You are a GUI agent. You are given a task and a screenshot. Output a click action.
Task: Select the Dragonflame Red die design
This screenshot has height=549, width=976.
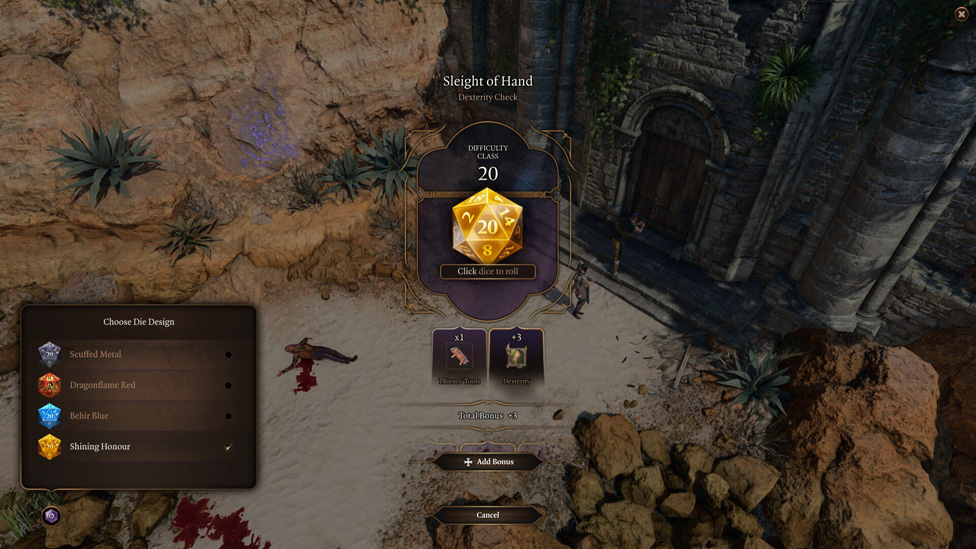(138, 385)
